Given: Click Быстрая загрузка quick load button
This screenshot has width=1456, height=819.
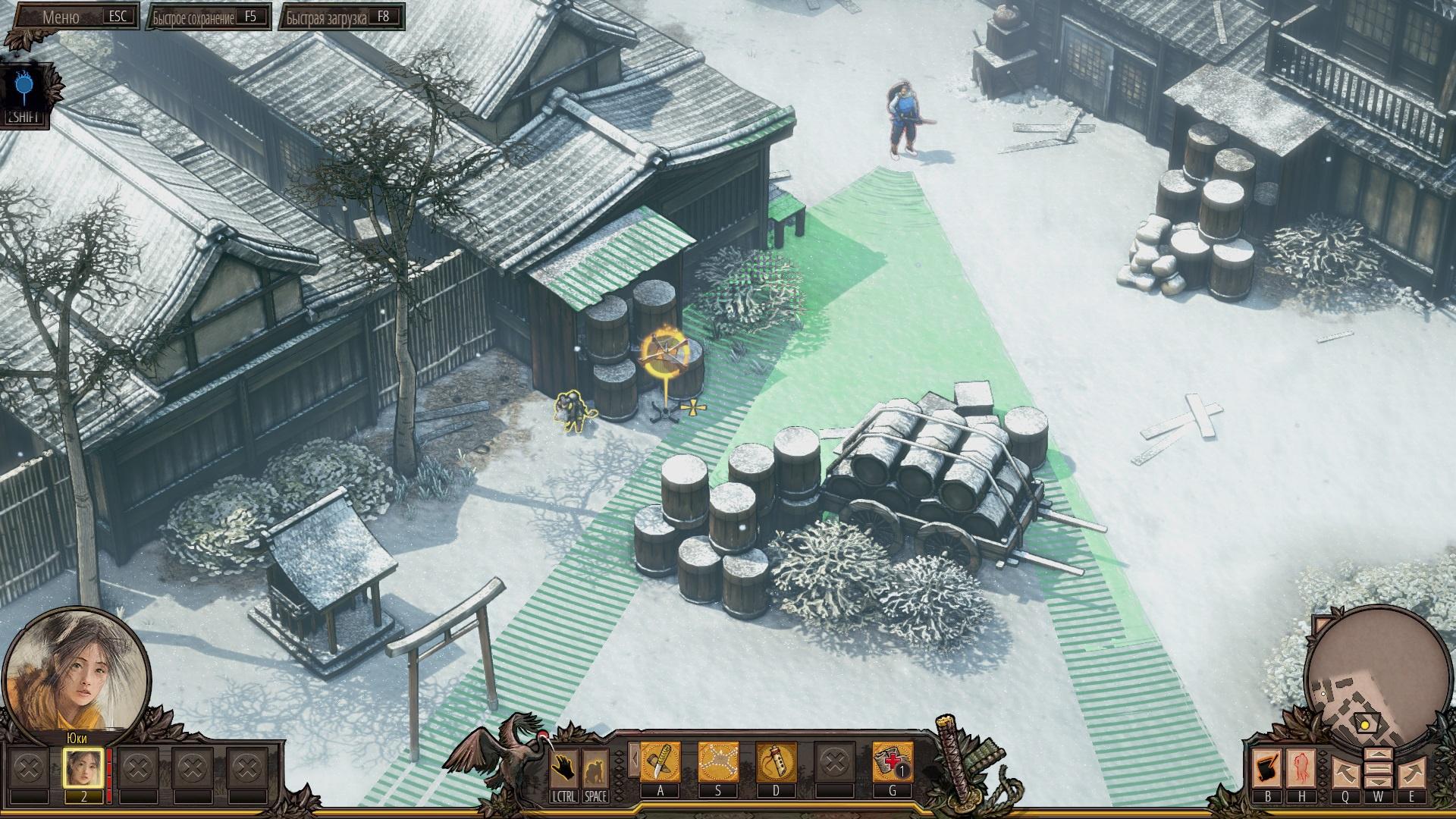Looking at the screenshot, I should pyautogui.click(x=341, y=17).
